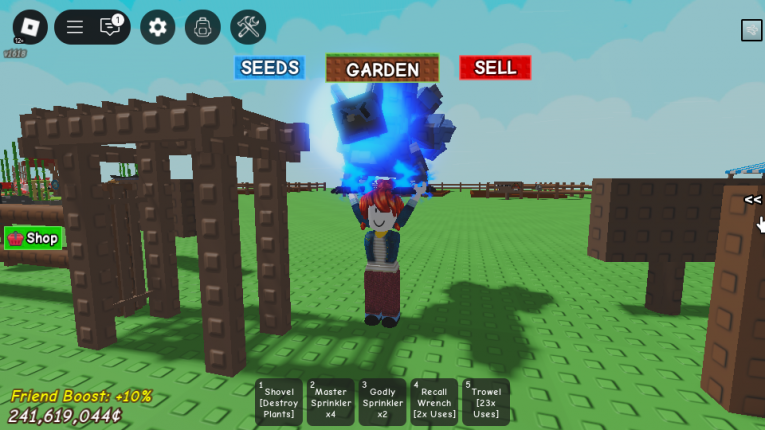Click the top-right corner window icon

751,30
